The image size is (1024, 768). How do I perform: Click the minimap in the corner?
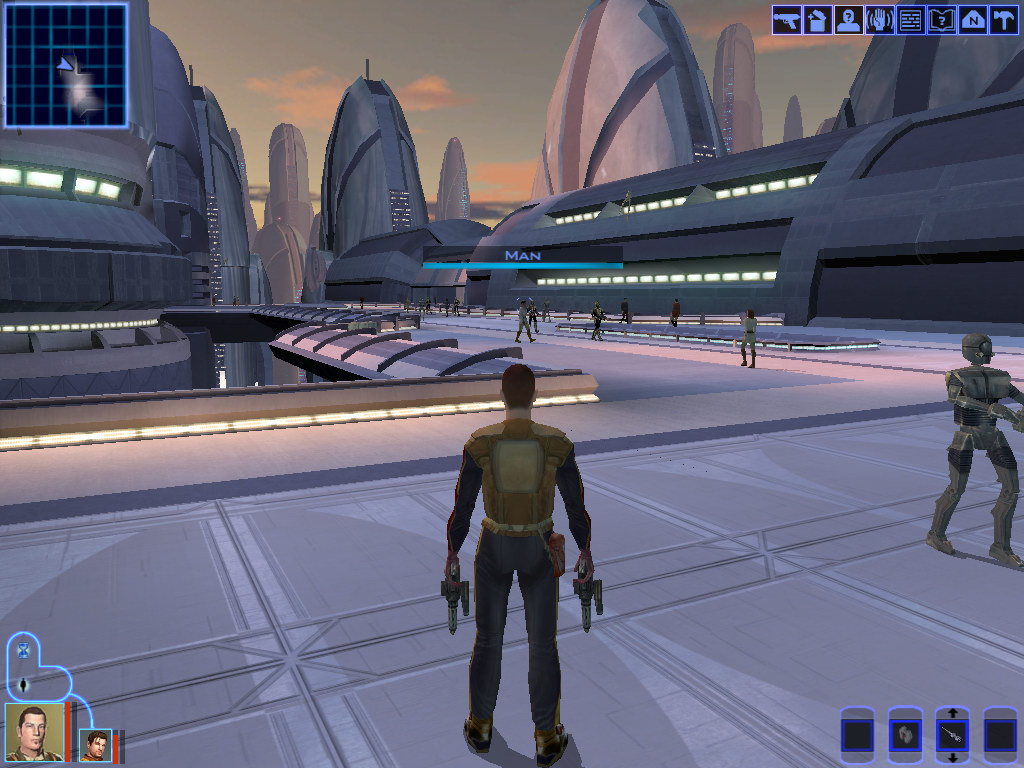pos(66,66)
